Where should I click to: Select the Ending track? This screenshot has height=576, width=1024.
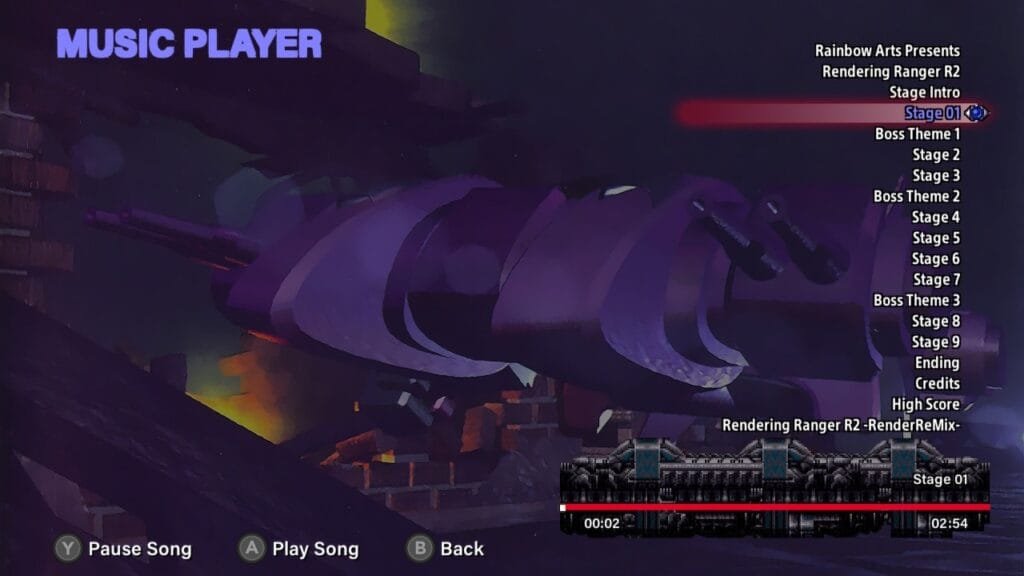[x=937, y=363]
